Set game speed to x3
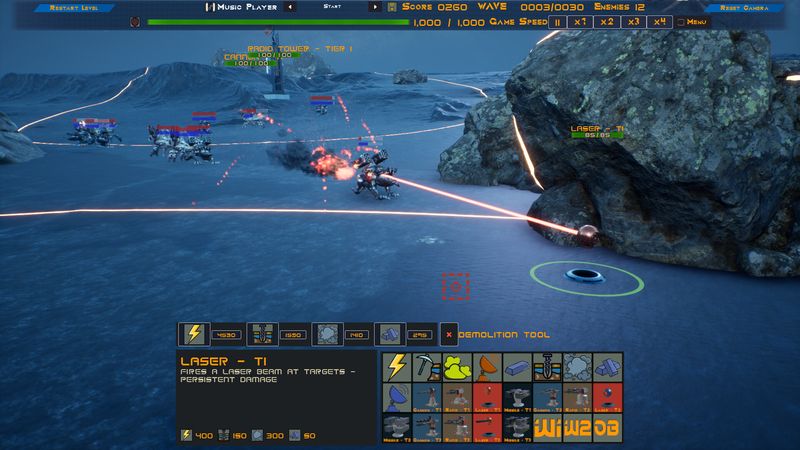This screenshot has width=800, height=450. 632,21
